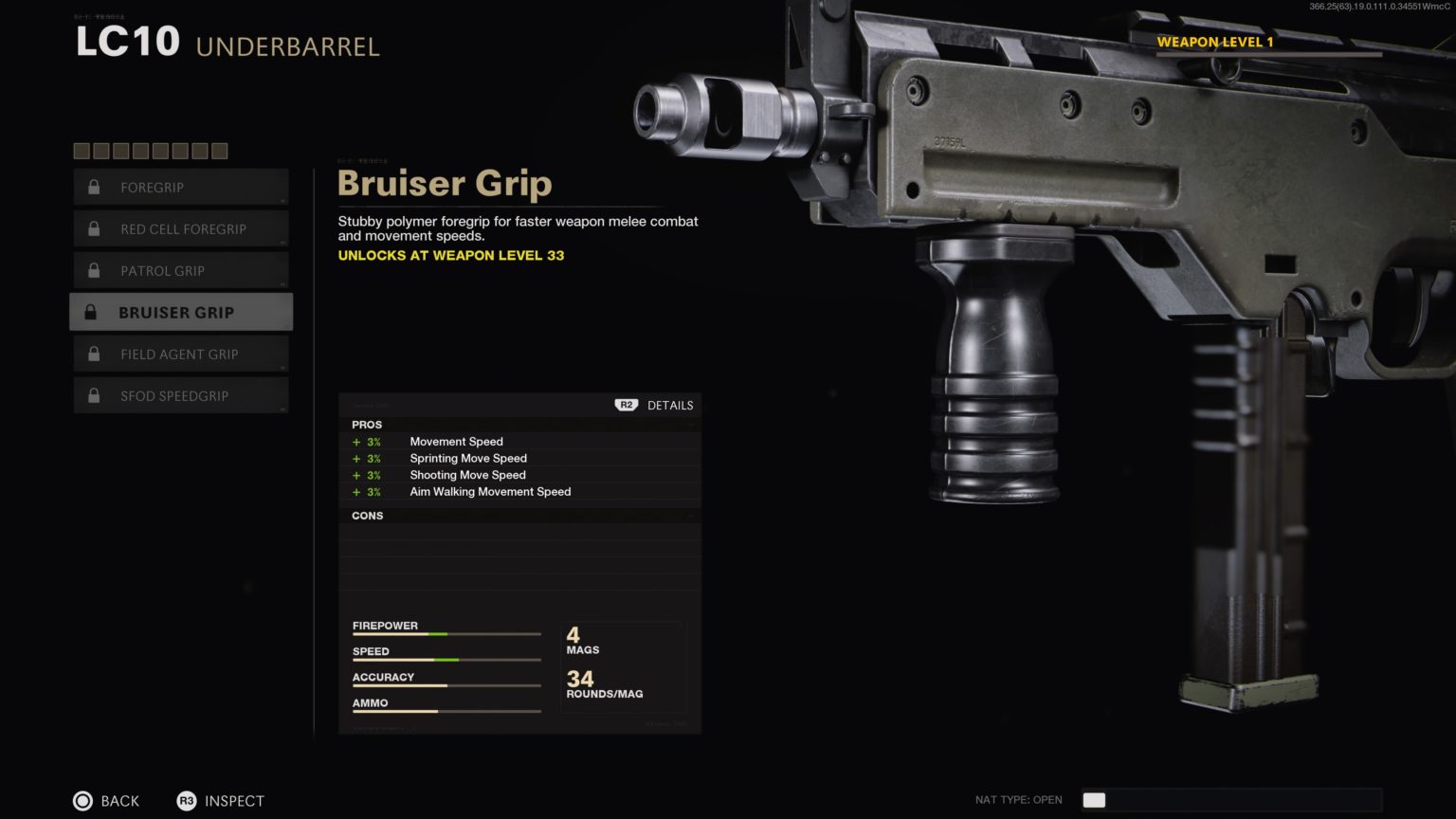
Task: Go Back to the previous screen
Action: (106, 801)
